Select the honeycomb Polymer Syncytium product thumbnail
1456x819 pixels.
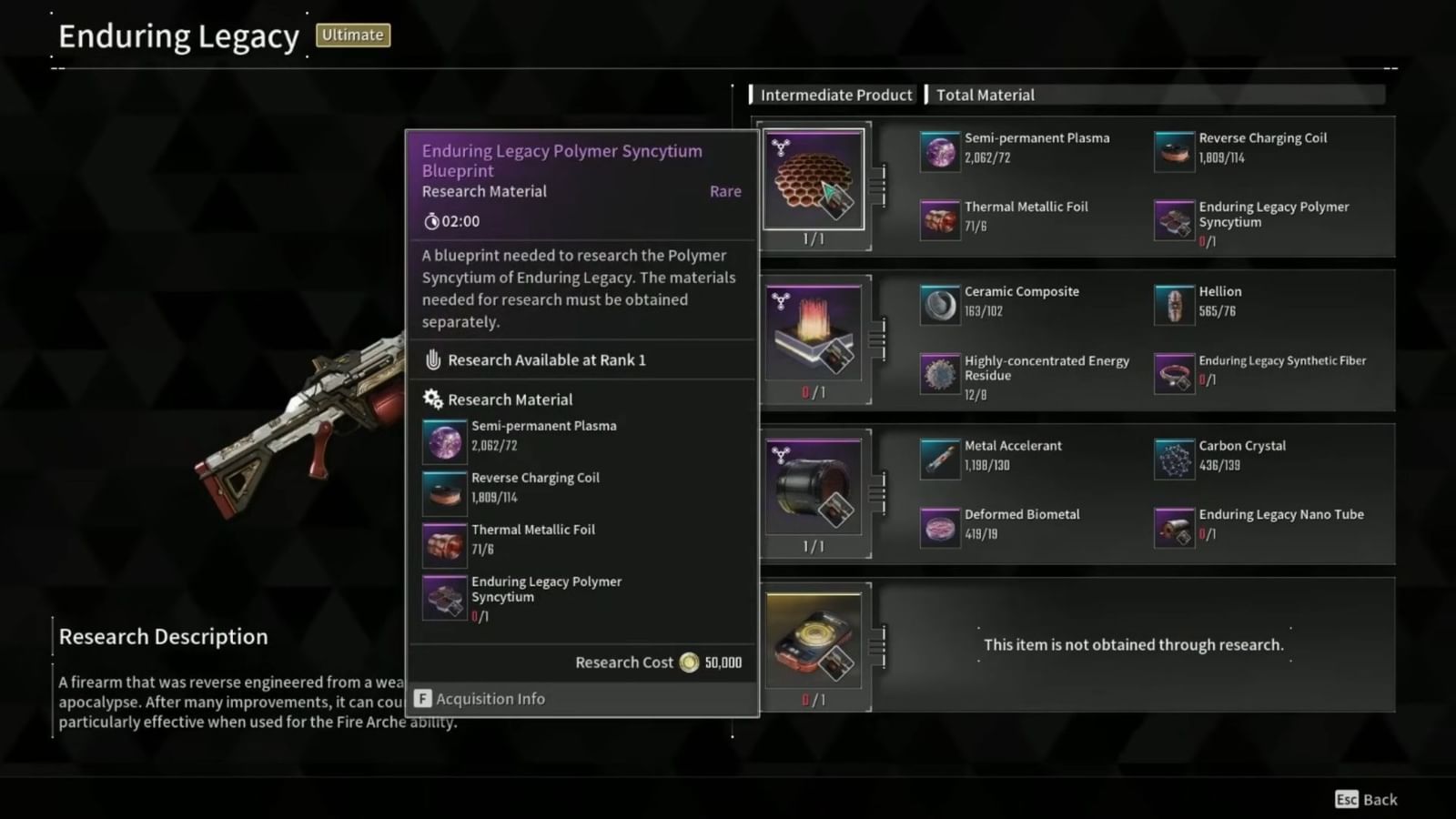tap(813, 178)
